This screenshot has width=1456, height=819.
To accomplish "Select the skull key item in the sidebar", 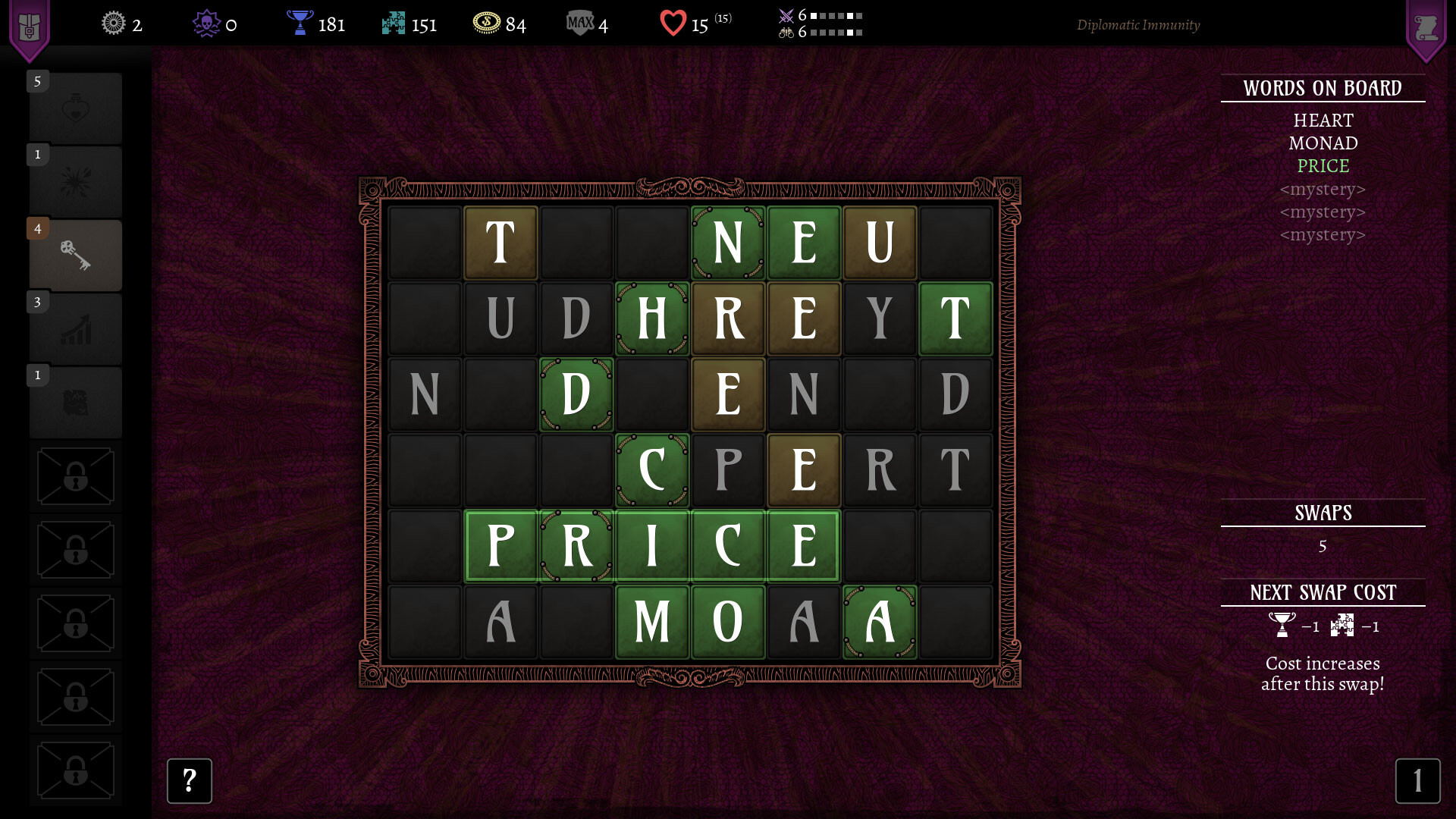I will pyautogui.click(x=75, y=256).
